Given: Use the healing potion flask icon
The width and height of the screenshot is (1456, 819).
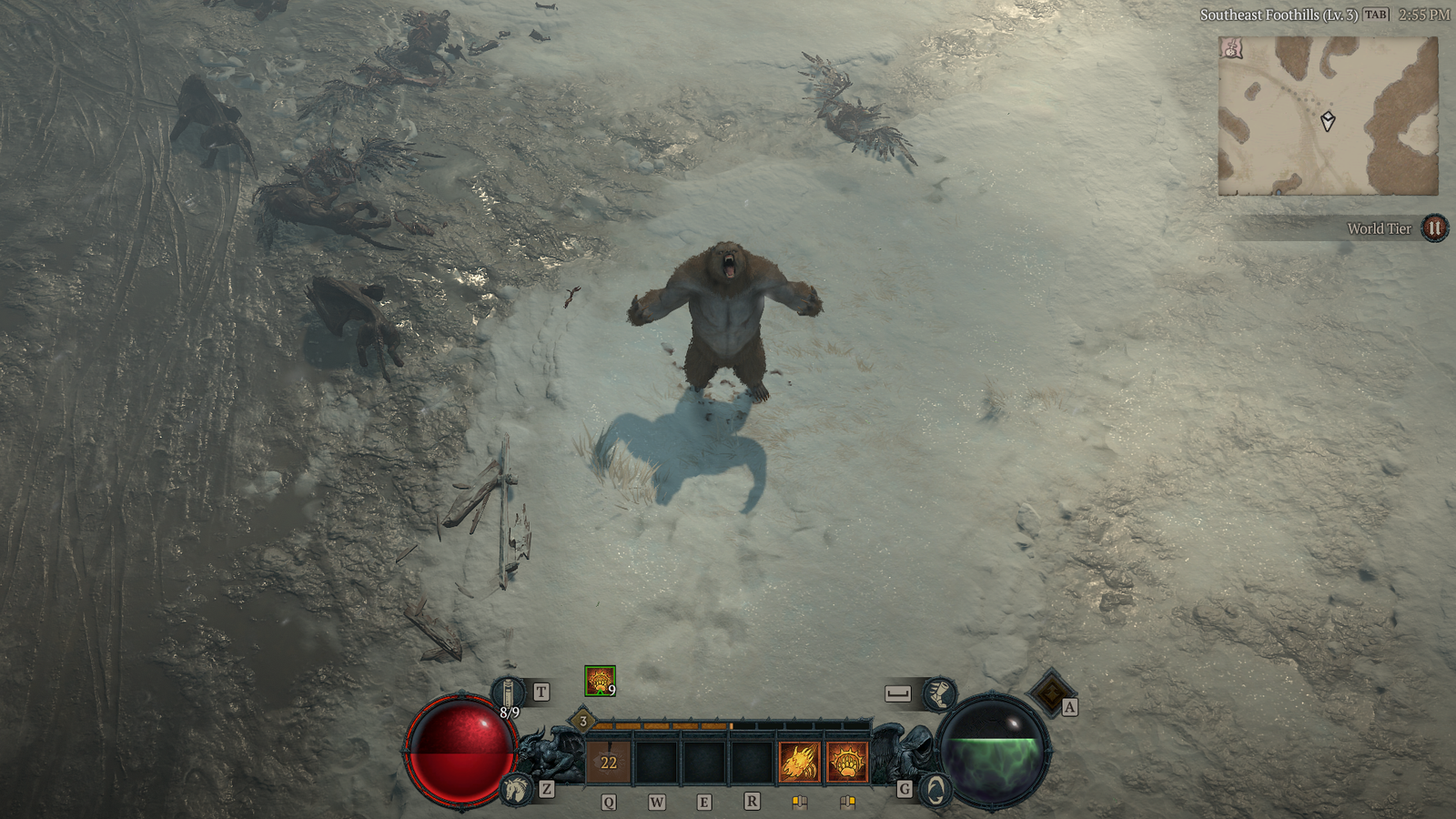Looking at the screenshot, I should (x=508, y=693).
